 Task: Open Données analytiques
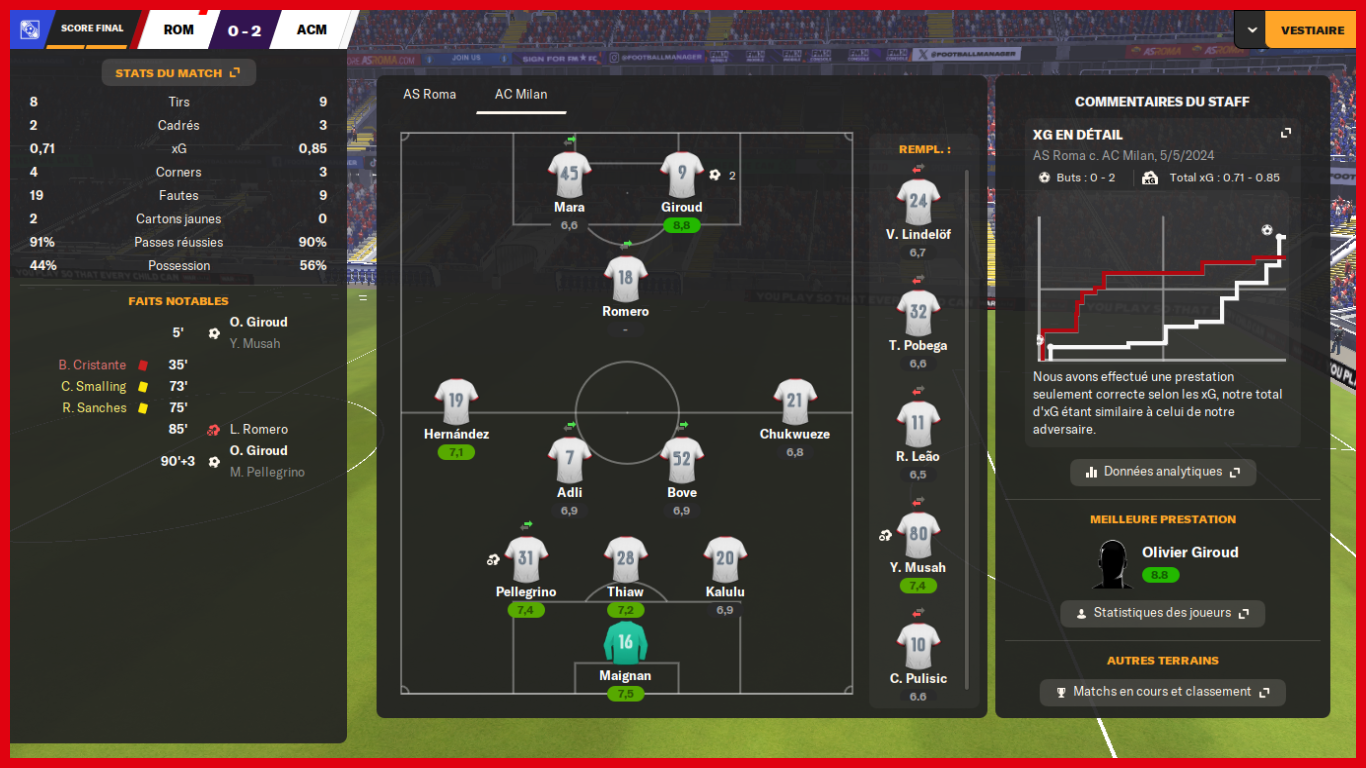(1163, 472)
